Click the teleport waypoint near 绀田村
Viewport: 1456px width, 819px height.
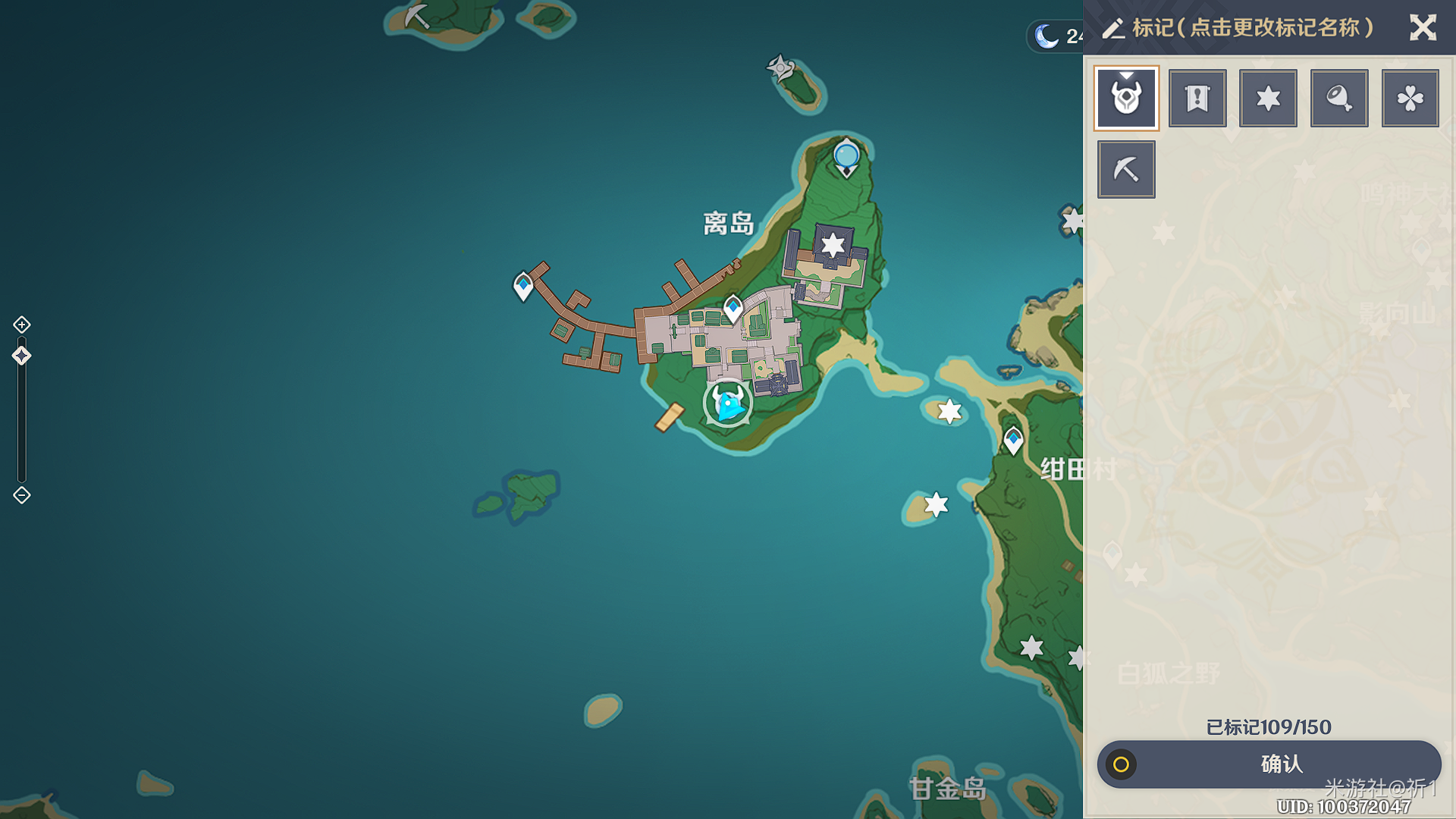pyautogui.click(x=1013, y=440)
